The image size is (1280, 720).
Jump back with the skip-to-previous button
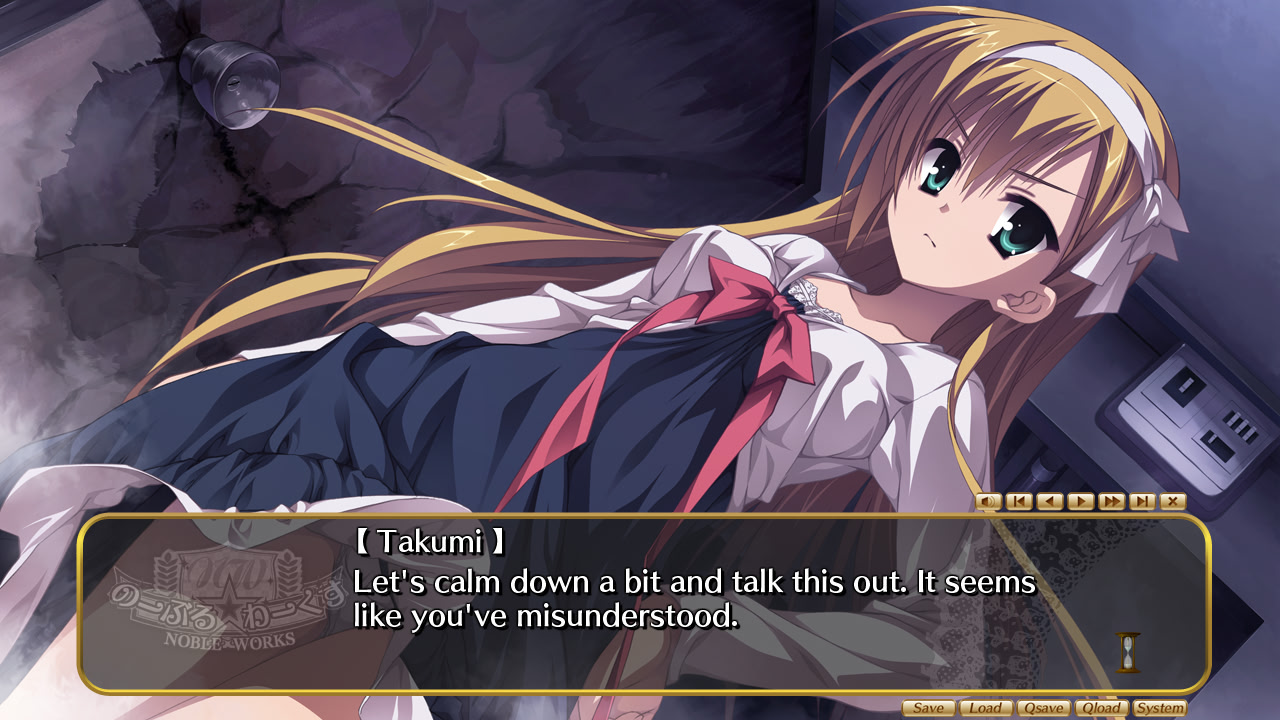[x=1019, y=501]
